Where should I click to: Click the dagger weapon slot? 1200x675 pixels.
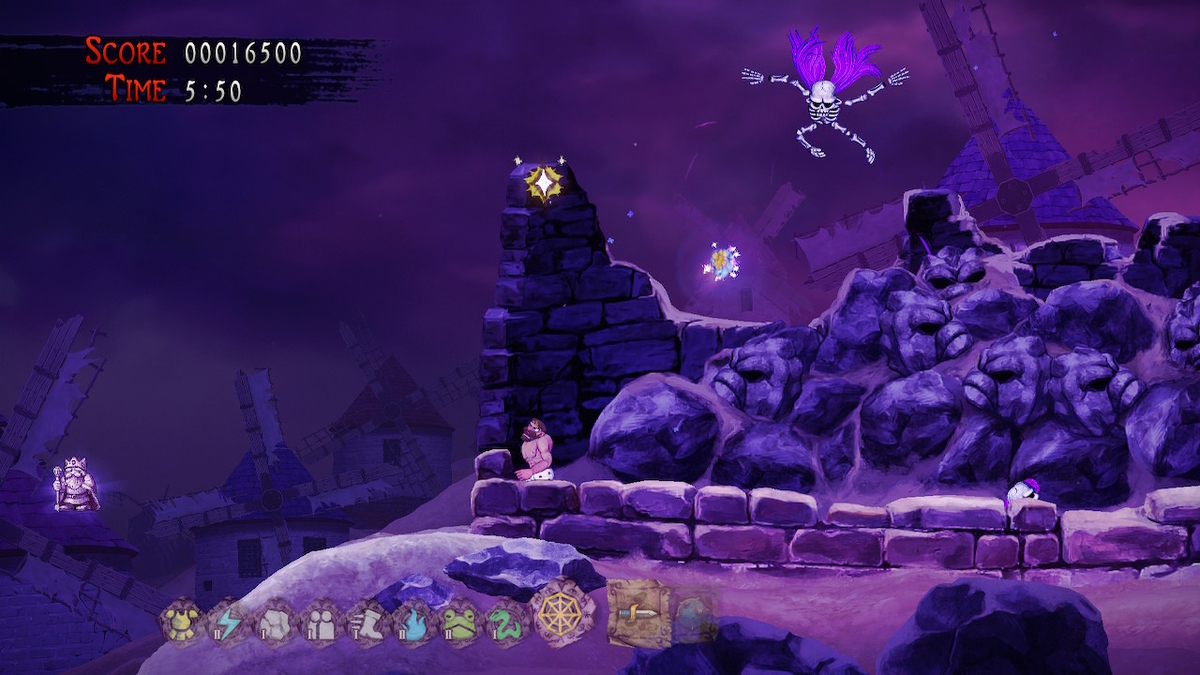(638, 612)
